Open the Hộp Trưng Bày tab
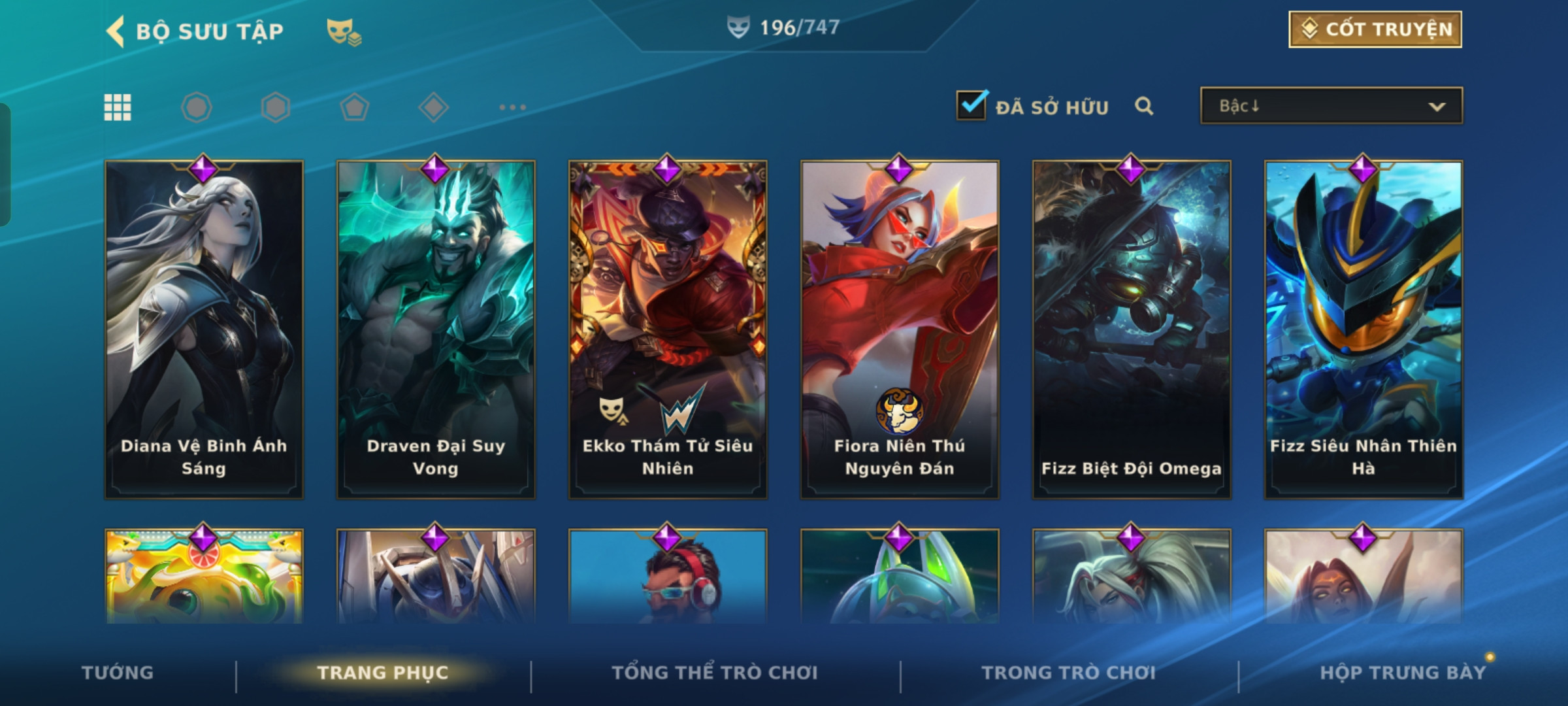Screen dimensions: 1568x706 [1402, 673]
